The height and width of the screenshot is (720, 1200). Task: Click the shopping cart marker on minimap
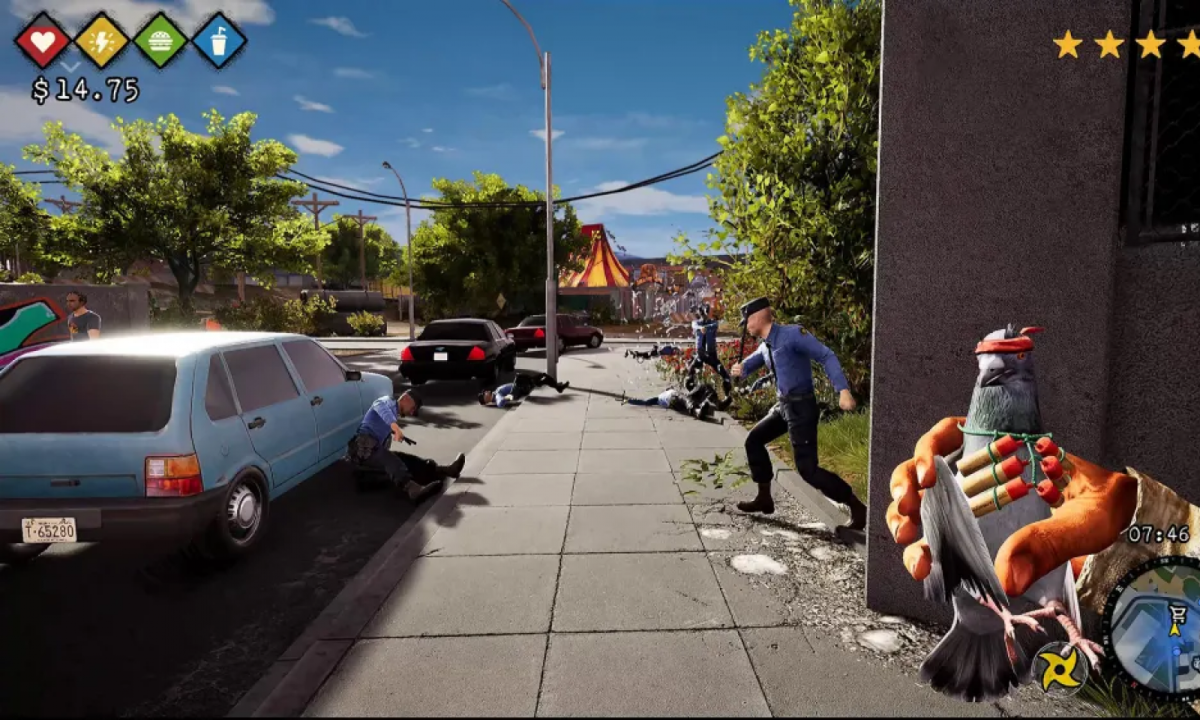coord(1177,614)
